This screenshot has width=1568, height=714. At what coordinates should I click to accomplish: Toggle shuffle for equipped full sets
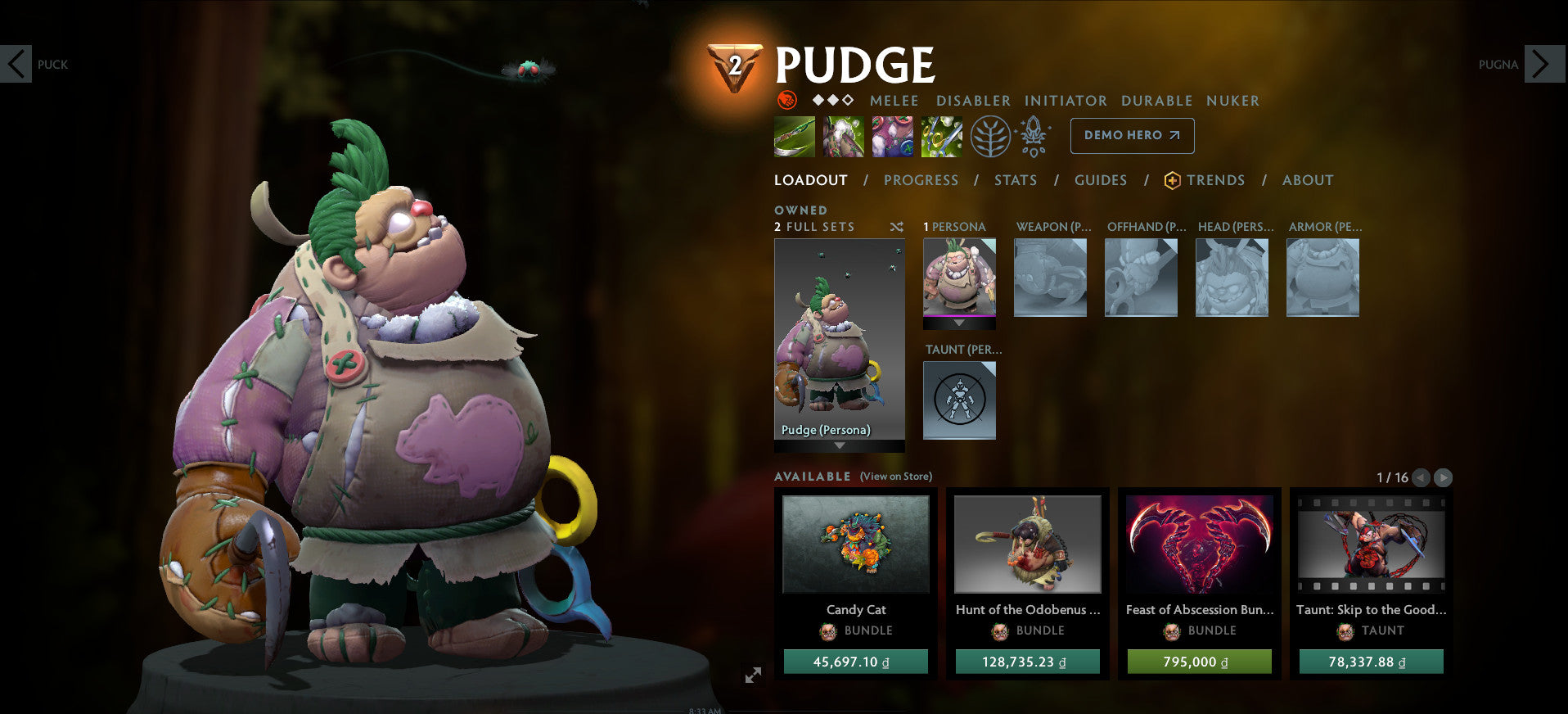point(896,227)
